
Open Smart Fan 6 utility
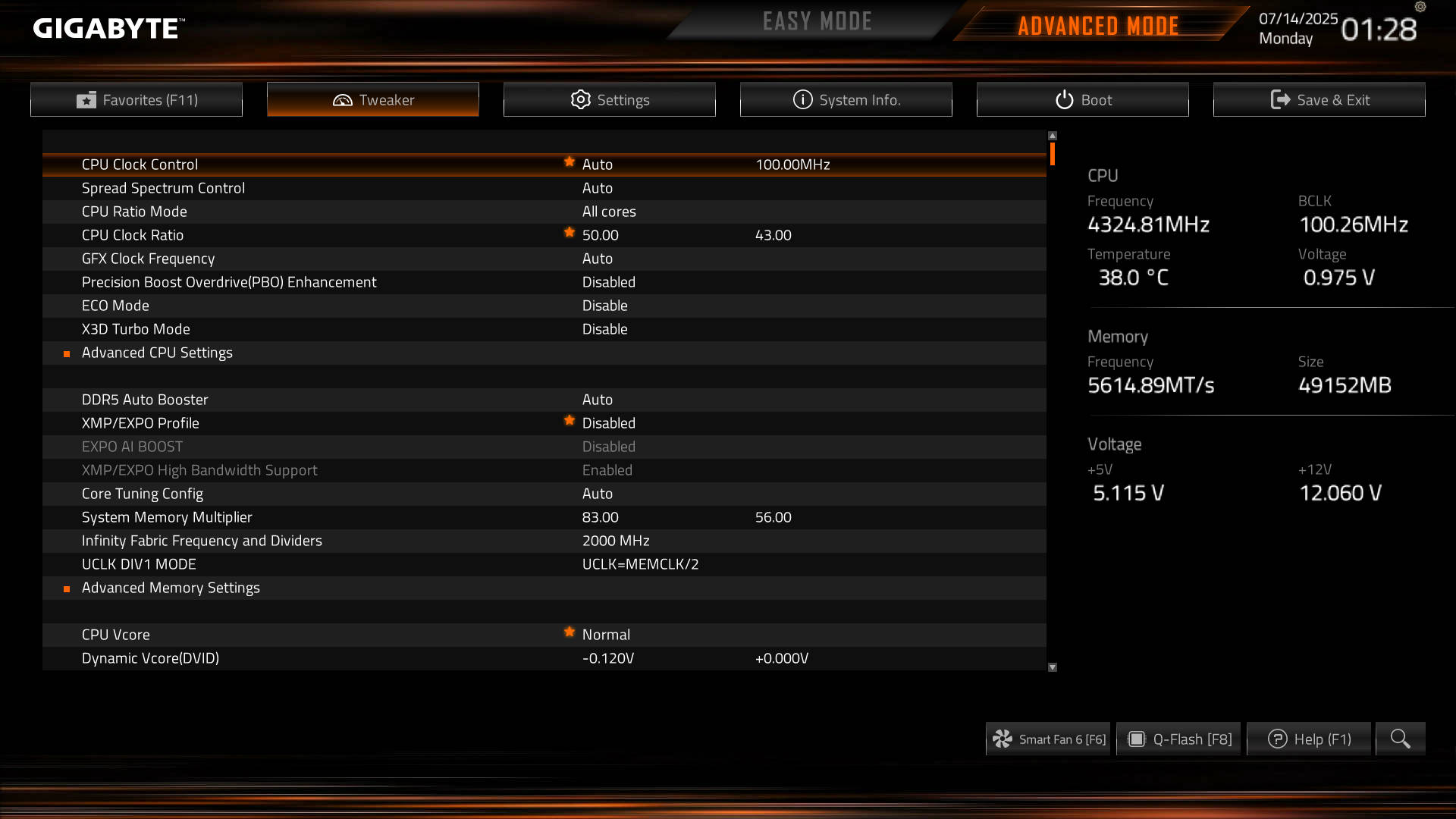click(1048, 739)
